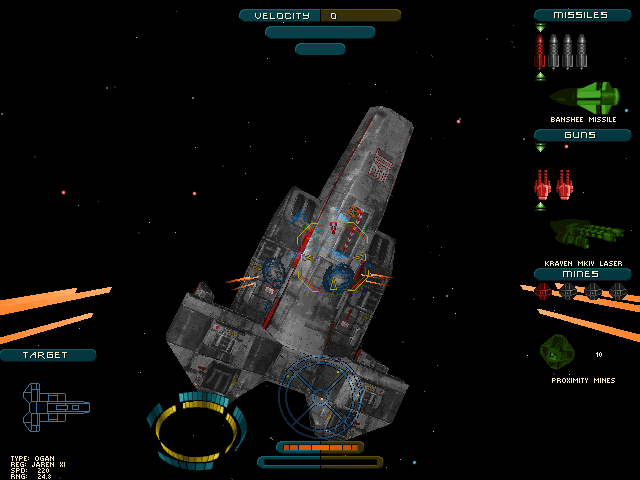The width and height of the screenshot is (640, 480).
Task: Click the circular radar scope
Action: click(318, 396)
